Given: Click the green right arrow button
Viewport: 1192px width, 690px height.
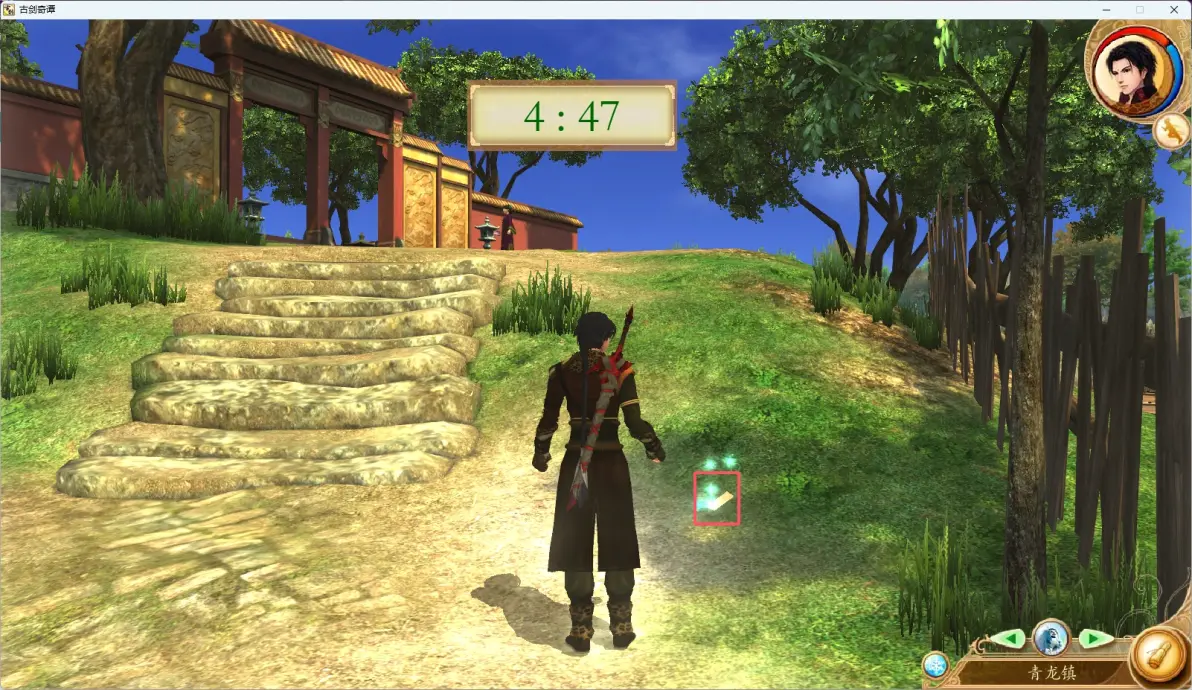Looking at the screenshot, I should (x=1093, y=638).
